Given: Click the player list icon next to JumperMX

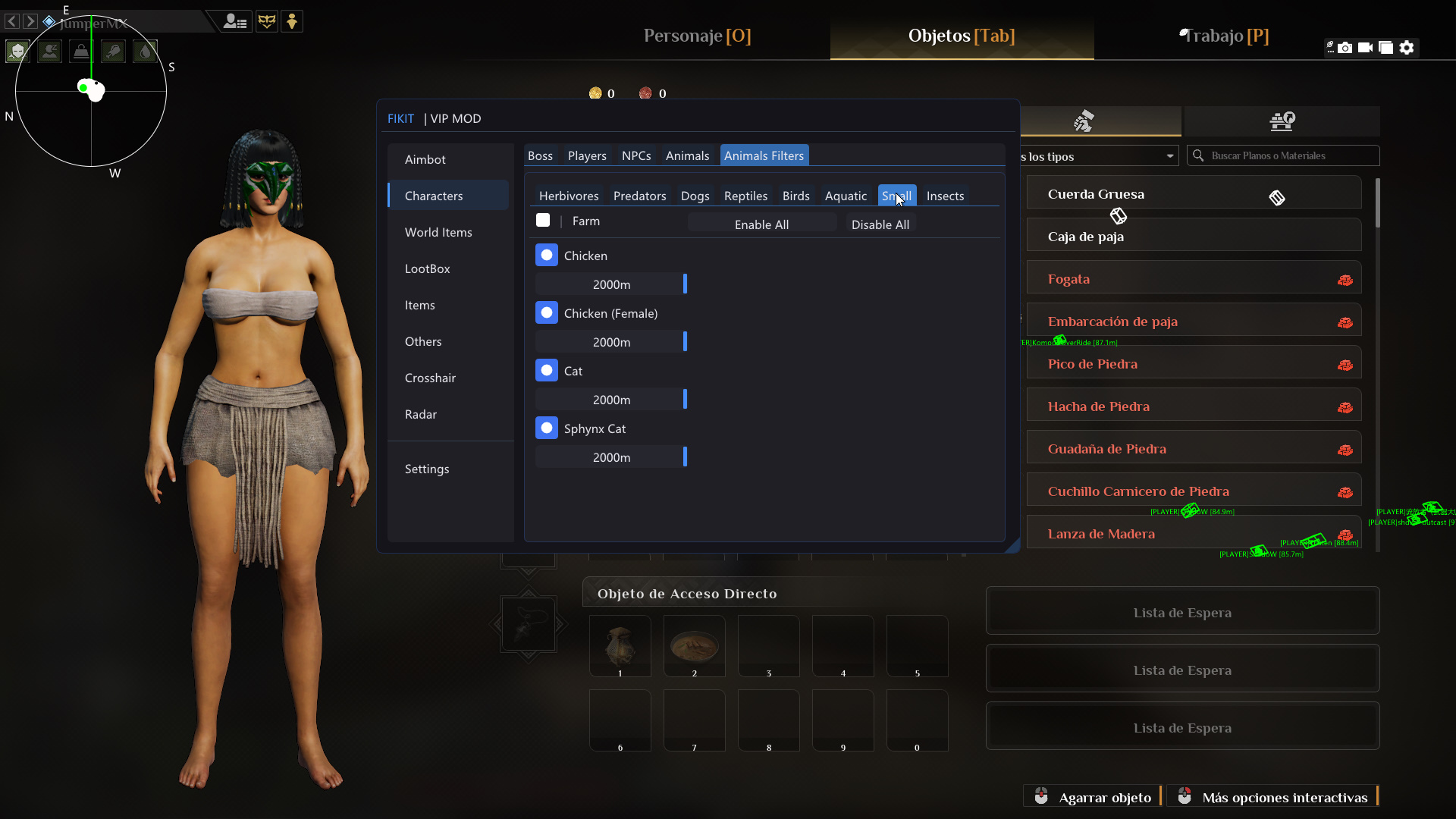Looking at the screenshot, I should click(x=235, y=21).
